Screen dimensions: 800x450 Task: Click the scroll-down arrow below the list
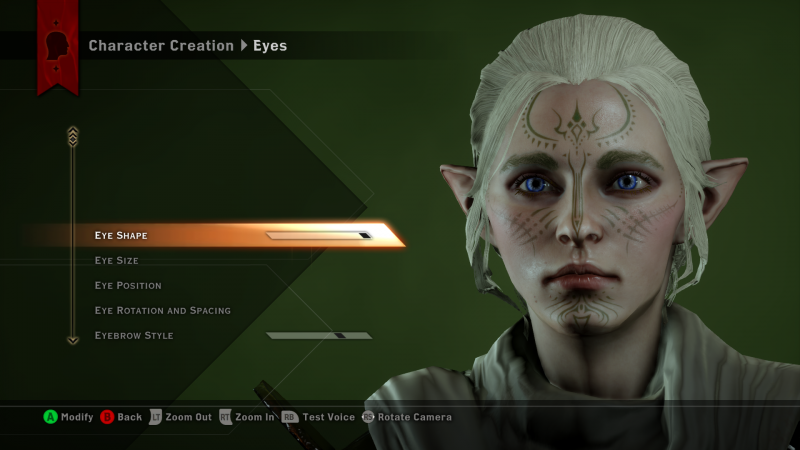coord(72,341)
